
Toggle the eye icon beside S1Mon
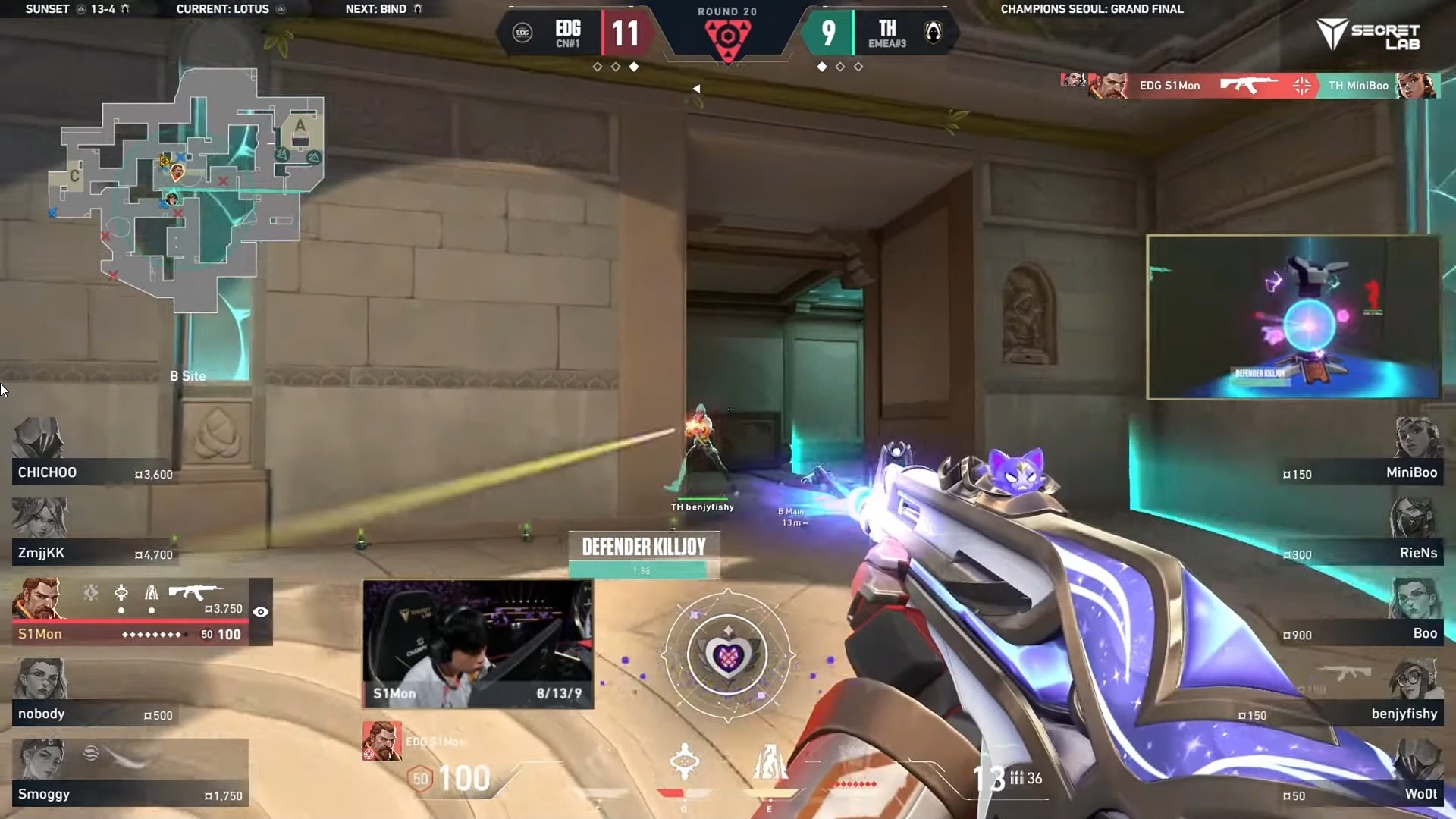click(x=261, y=612)
